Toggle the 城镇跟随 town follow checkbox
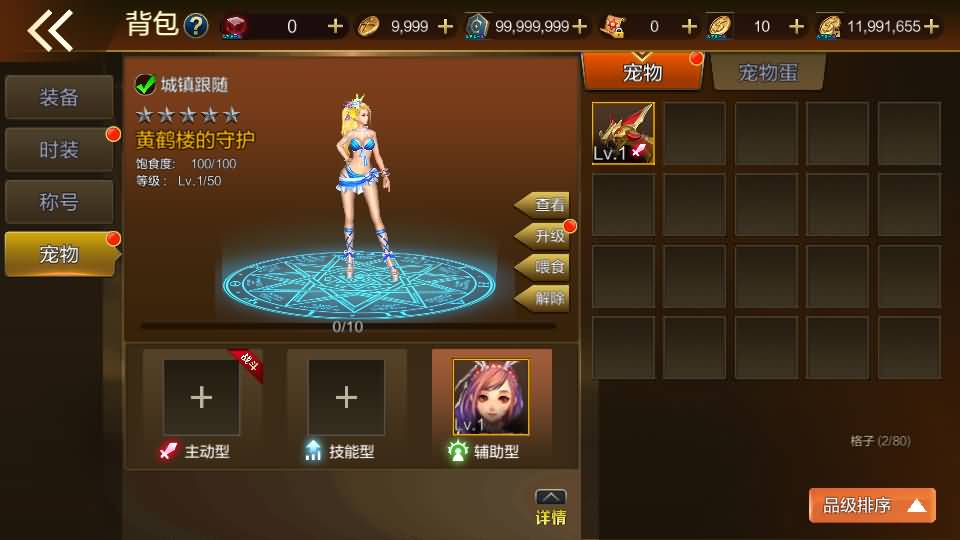Viewport: 960px width, 540px height. coord(146,85)
